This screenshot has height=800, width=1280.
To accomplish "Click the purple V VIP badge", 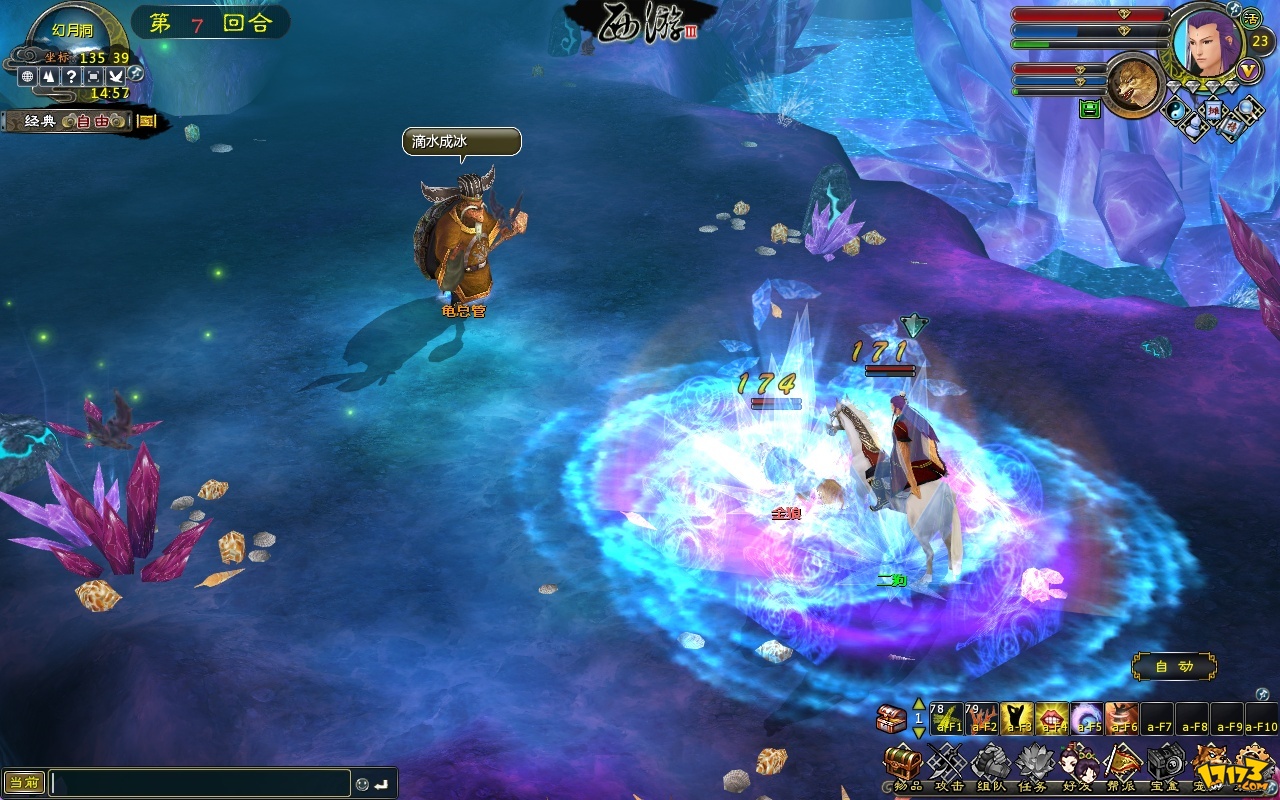I will [1248, 71].
